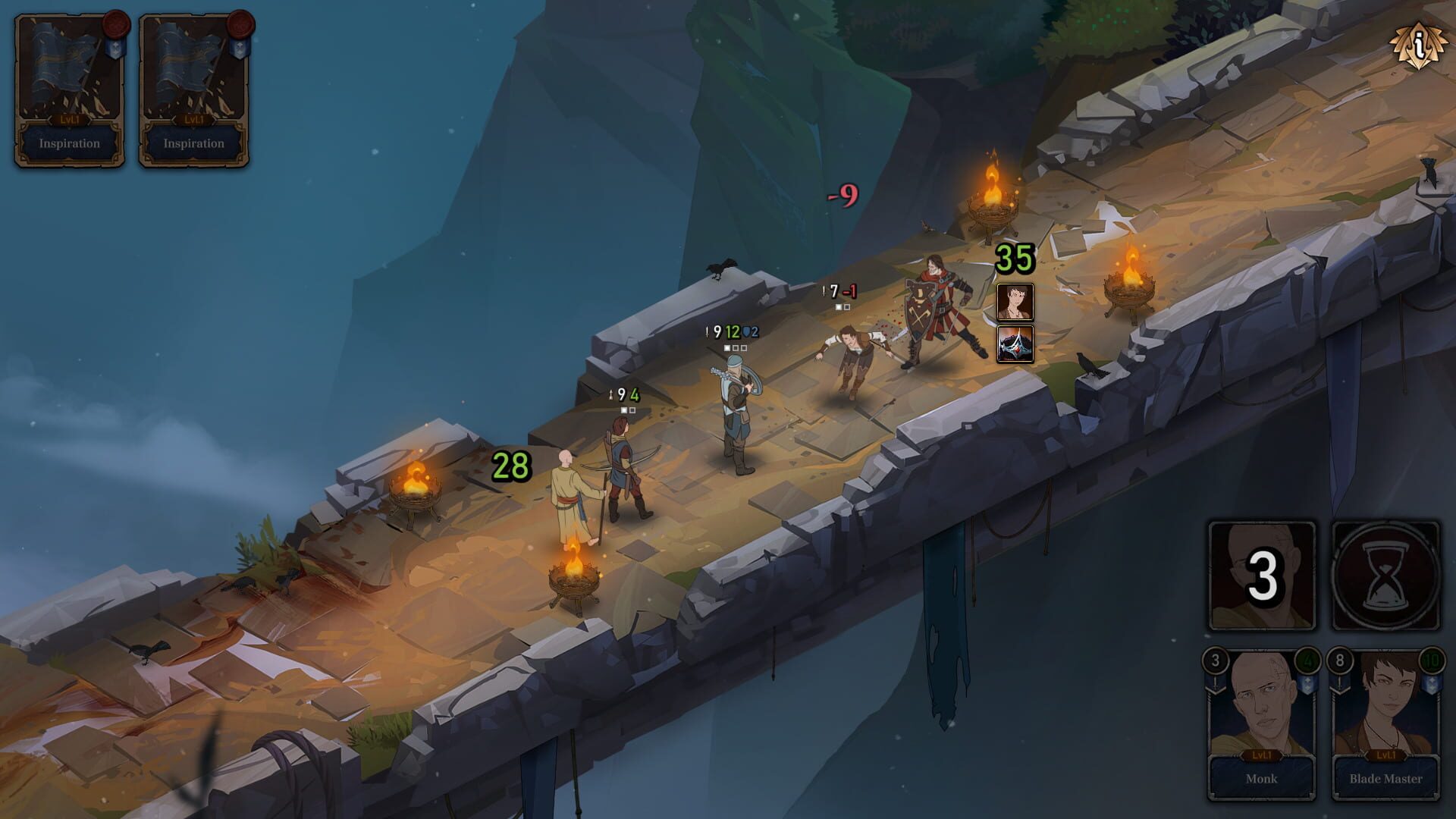Click the LvL1 badge on the Monk card

point(1263,757)
